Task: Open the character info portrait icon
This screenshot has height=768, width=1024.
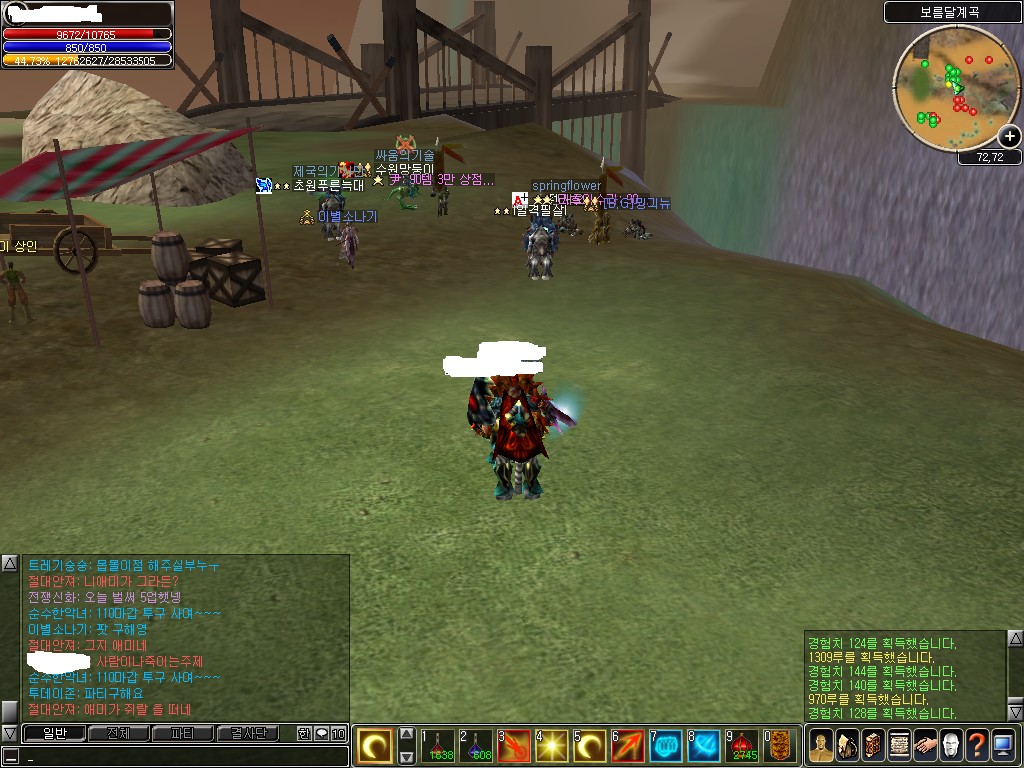Action: 821,746
